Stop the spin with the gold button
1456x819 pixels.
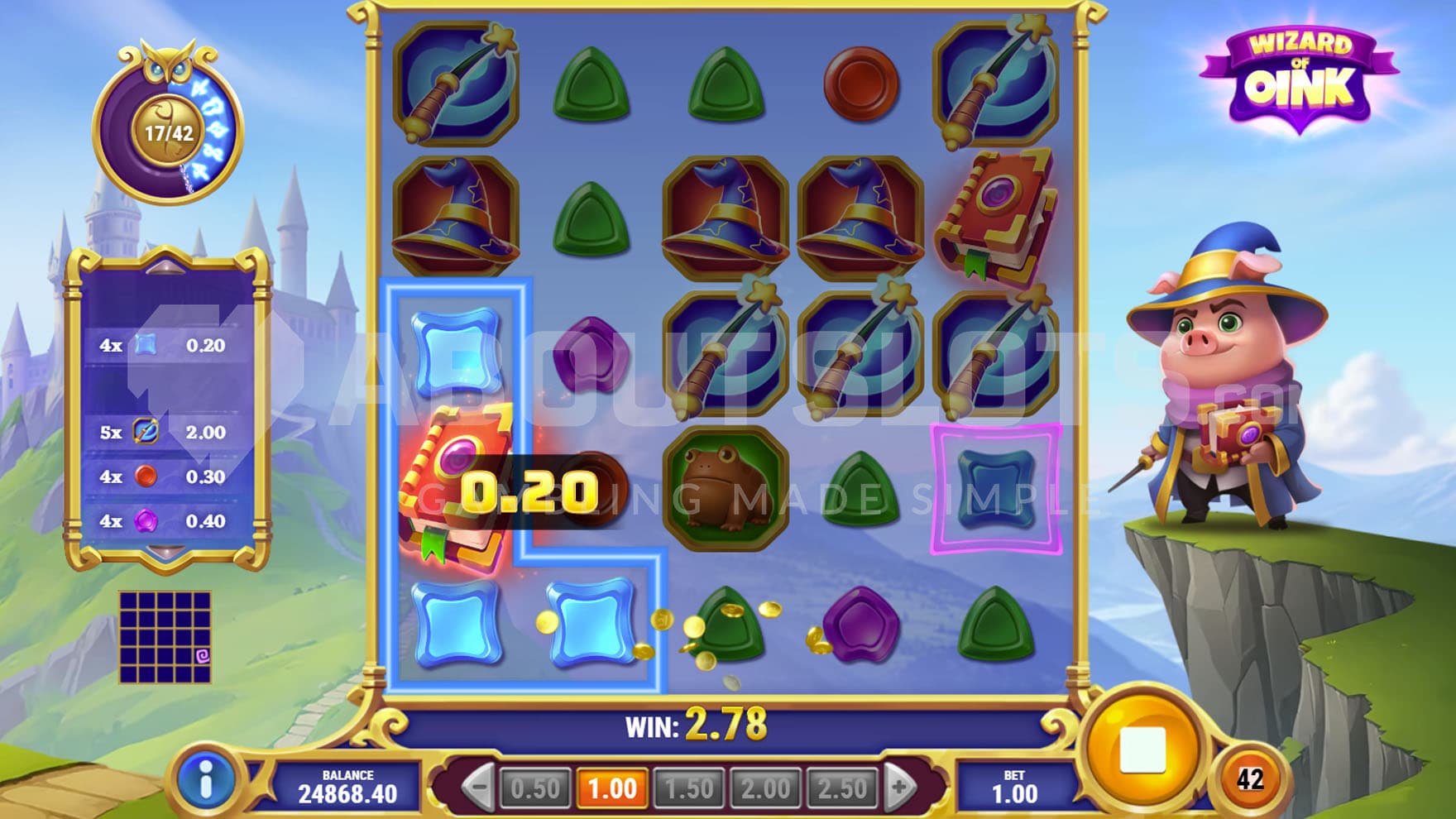(x=1142, y=750)
